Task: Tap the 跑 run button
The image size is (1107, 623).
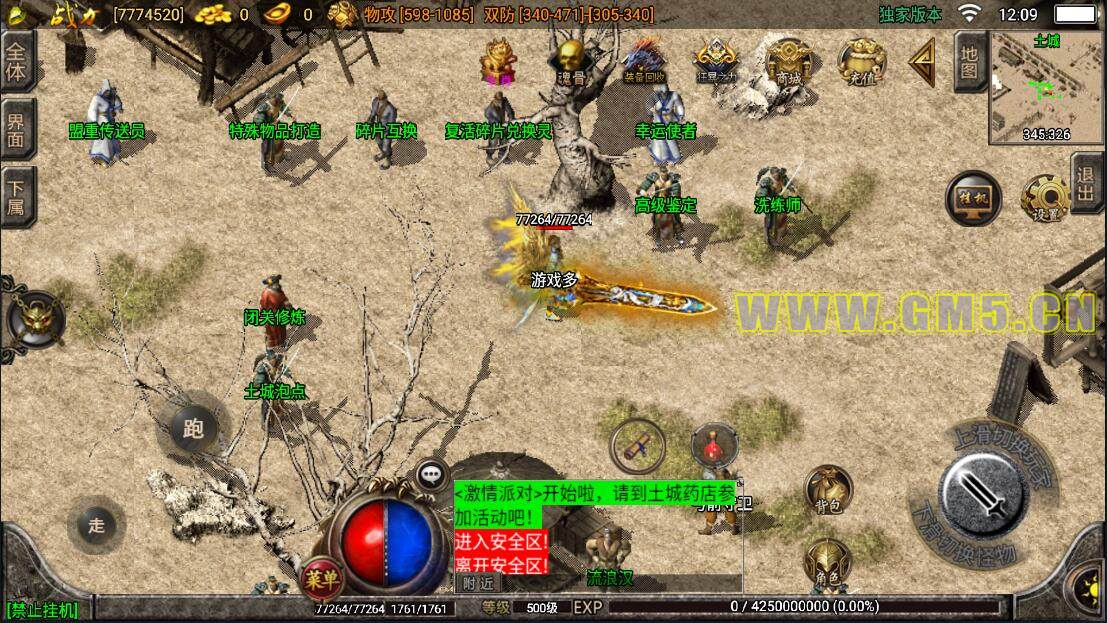Action: click(193, 429)
